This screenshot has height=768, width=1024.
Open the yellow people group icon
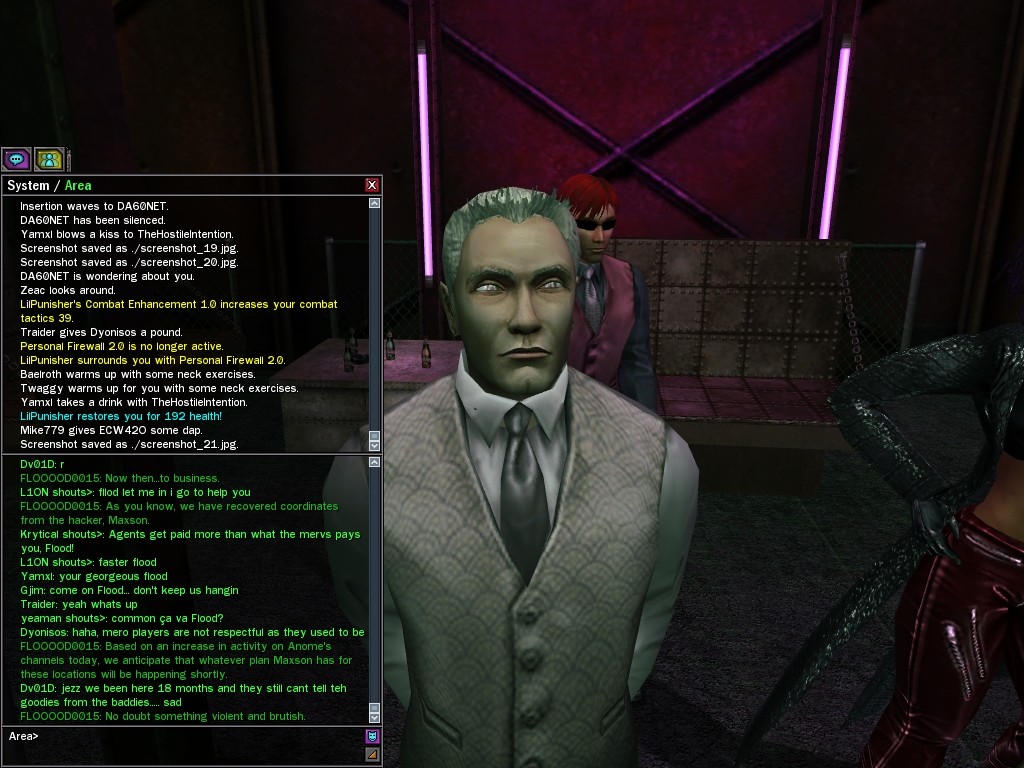[x=49, y=159]
